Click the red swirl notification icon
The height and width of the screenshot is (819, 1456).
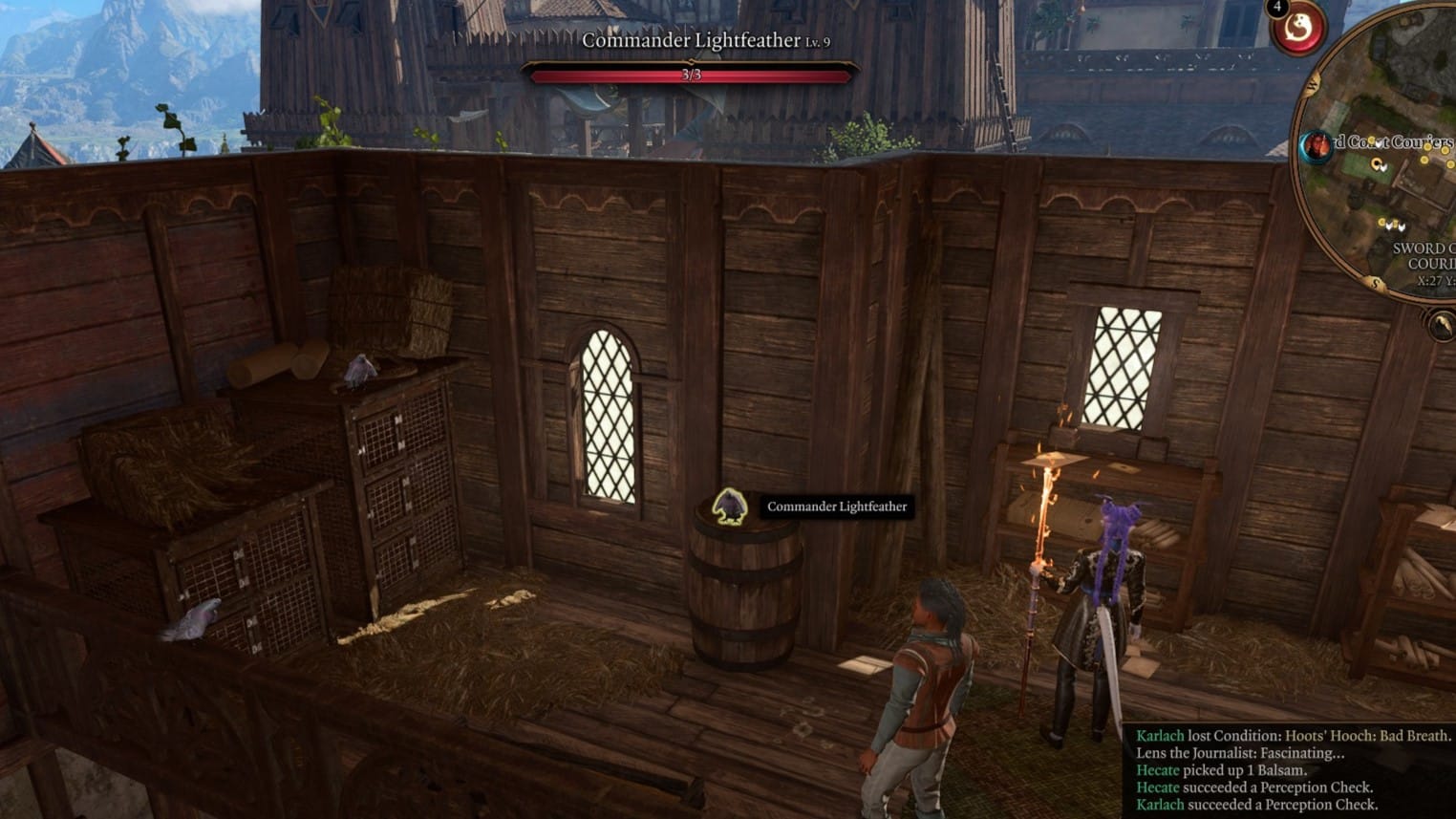[x=1297, y=29]
